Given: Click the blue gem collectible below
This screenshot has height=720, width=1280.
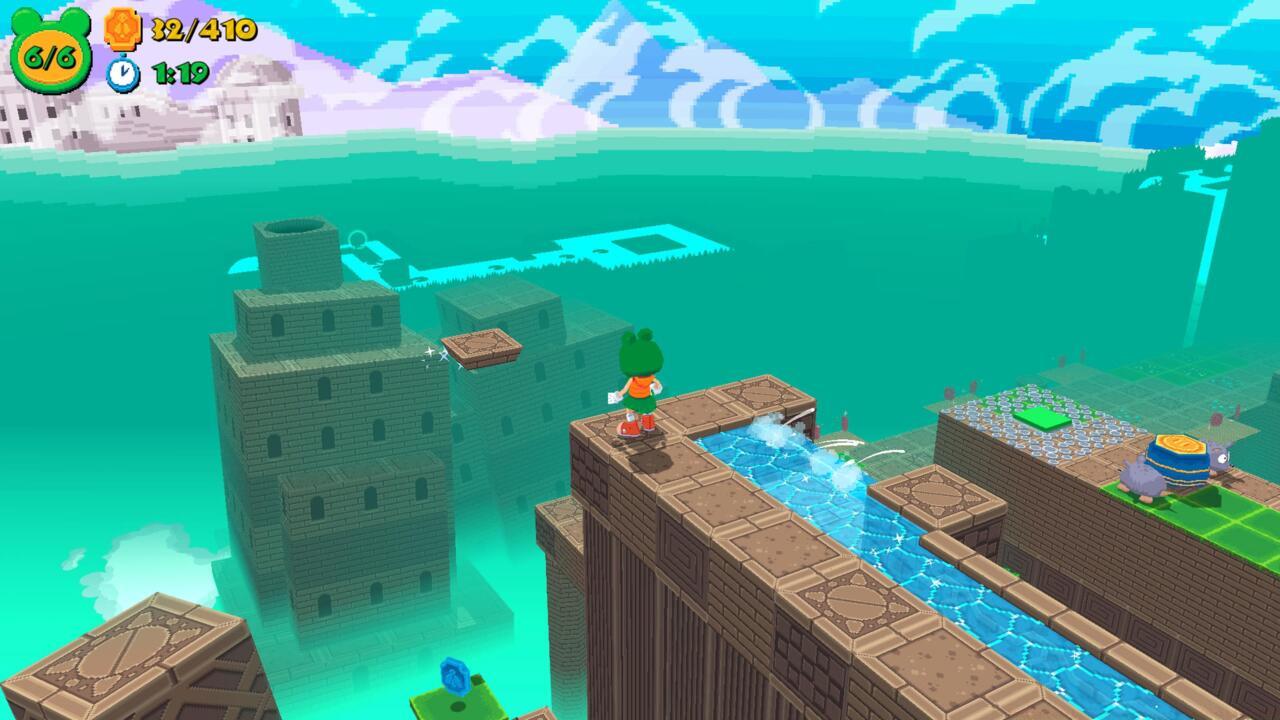Looking at the screenshot, I should tap(456, 675).
